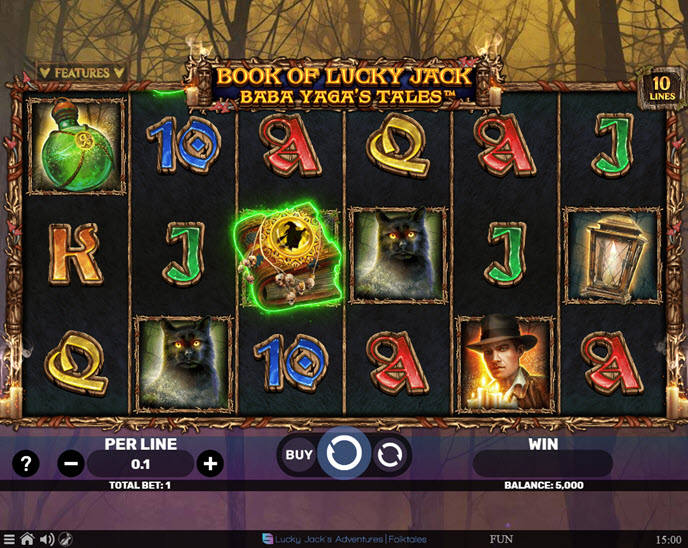Spin the reels with the center button

[x=344, y=455]
